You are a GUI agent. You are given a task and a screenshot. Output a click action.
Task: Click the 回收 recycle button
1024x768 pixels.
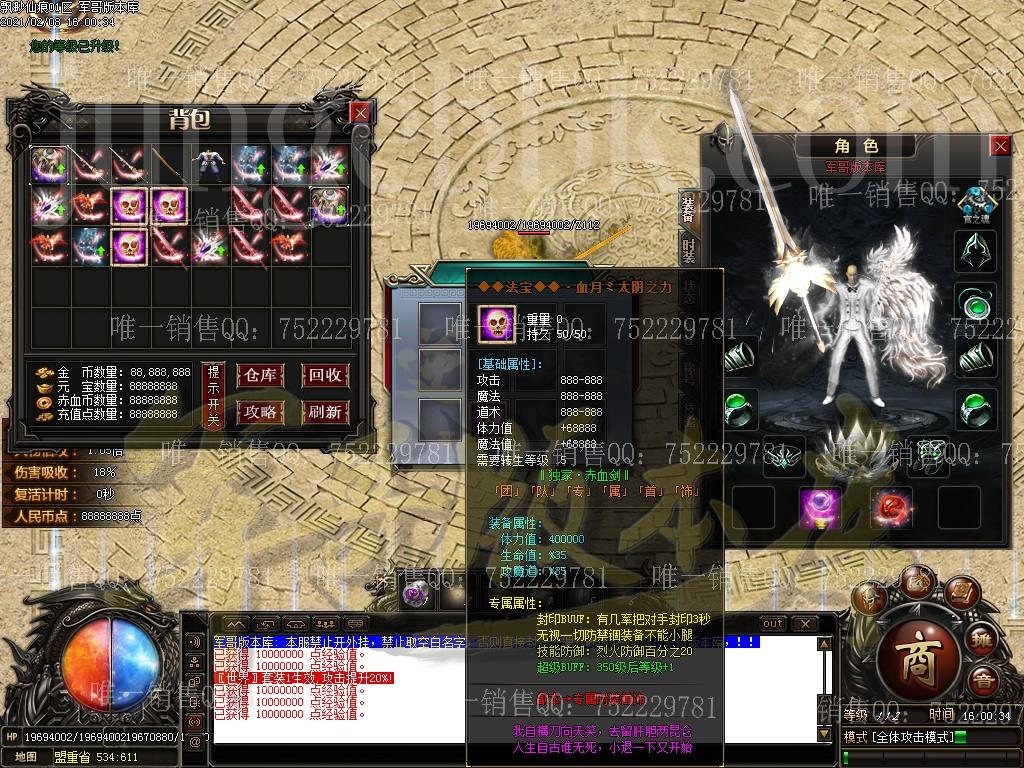pos(325,376)
